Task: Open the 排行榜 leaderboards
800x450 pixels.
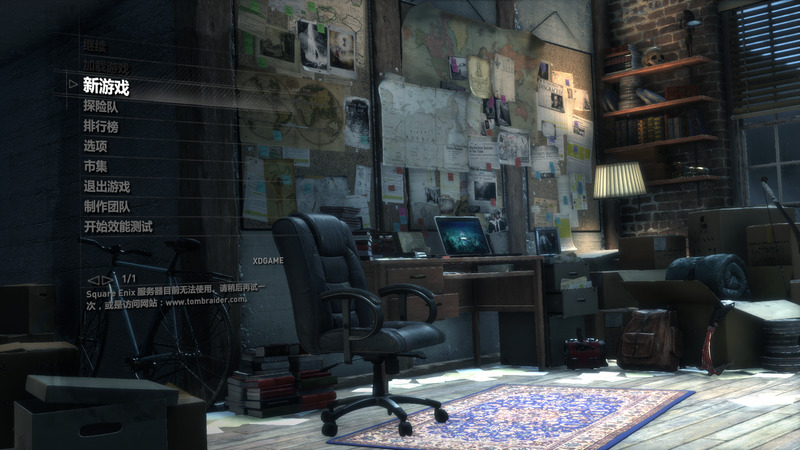Action: click(x=101, y=126)
